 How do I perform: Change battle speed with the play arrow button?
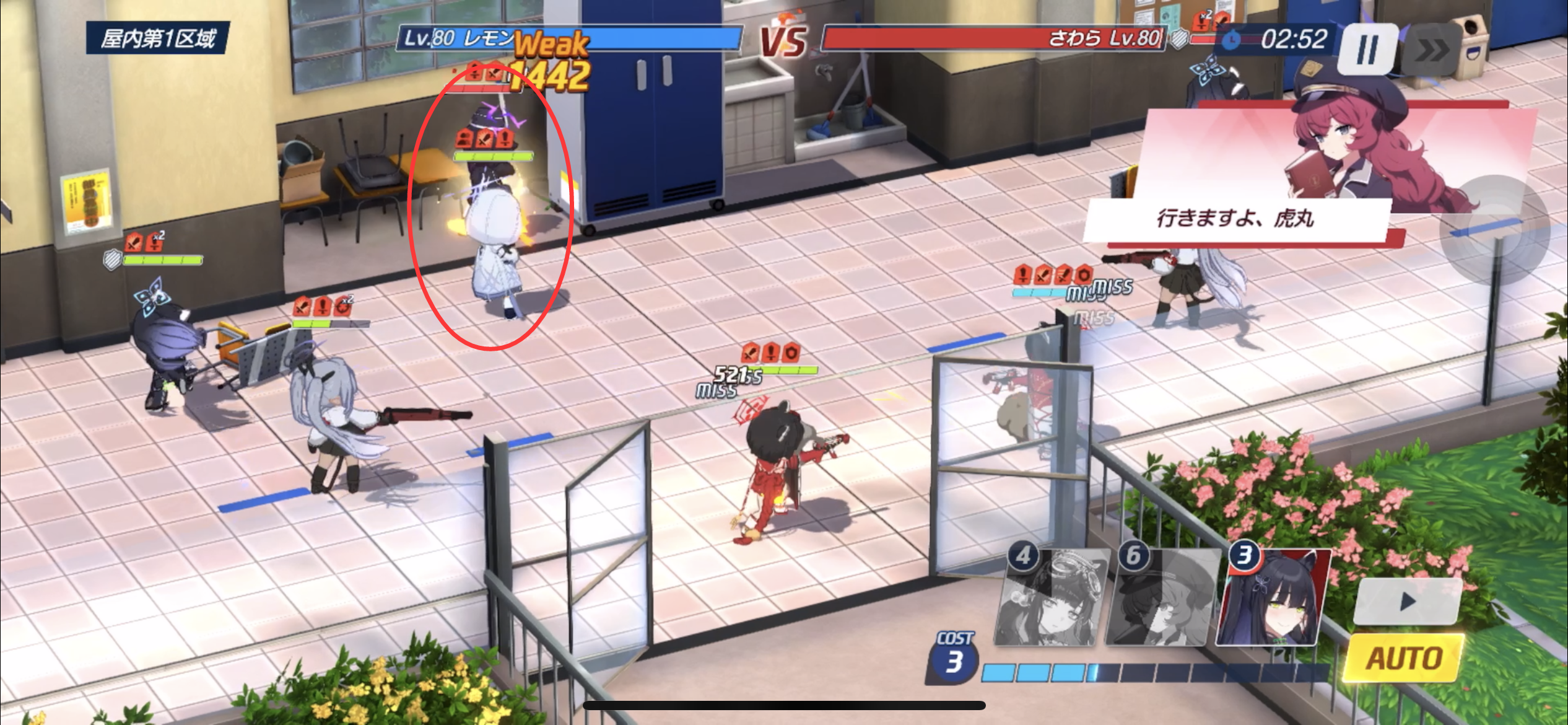tap(1408, 600)
